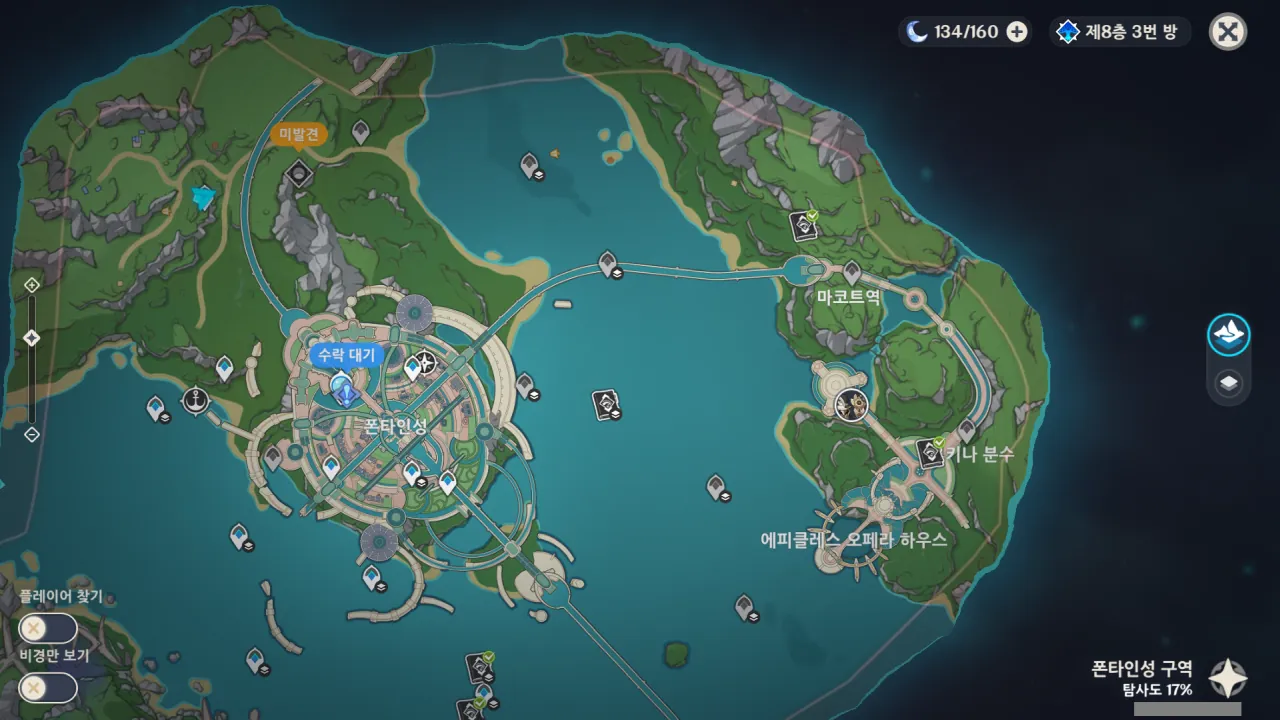
Task: Close the map with the X button
Action: tap(1227, 32)
